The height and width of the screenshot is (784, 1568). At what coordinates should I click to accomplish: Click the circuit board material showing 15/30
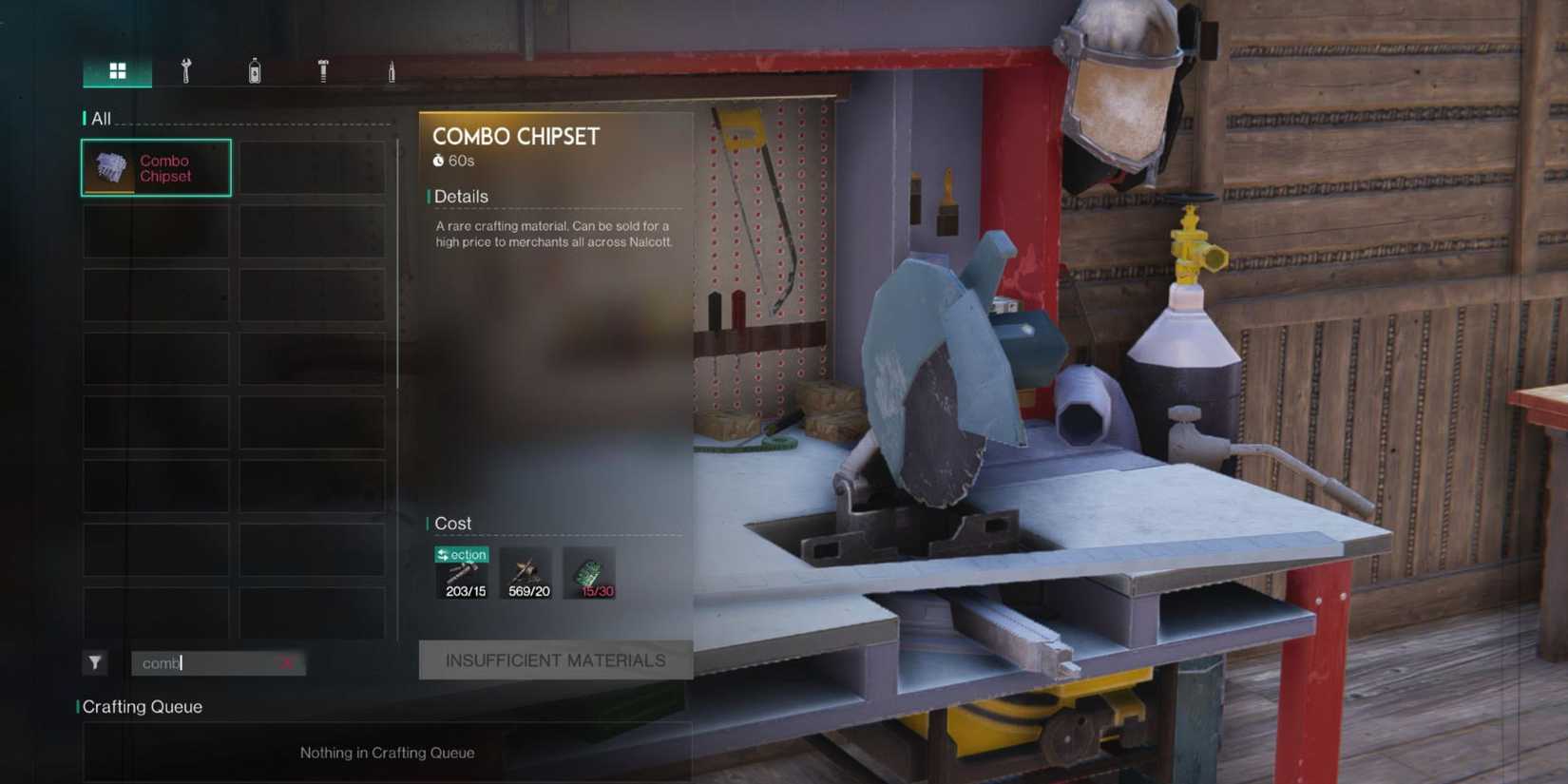coord(590,571)
